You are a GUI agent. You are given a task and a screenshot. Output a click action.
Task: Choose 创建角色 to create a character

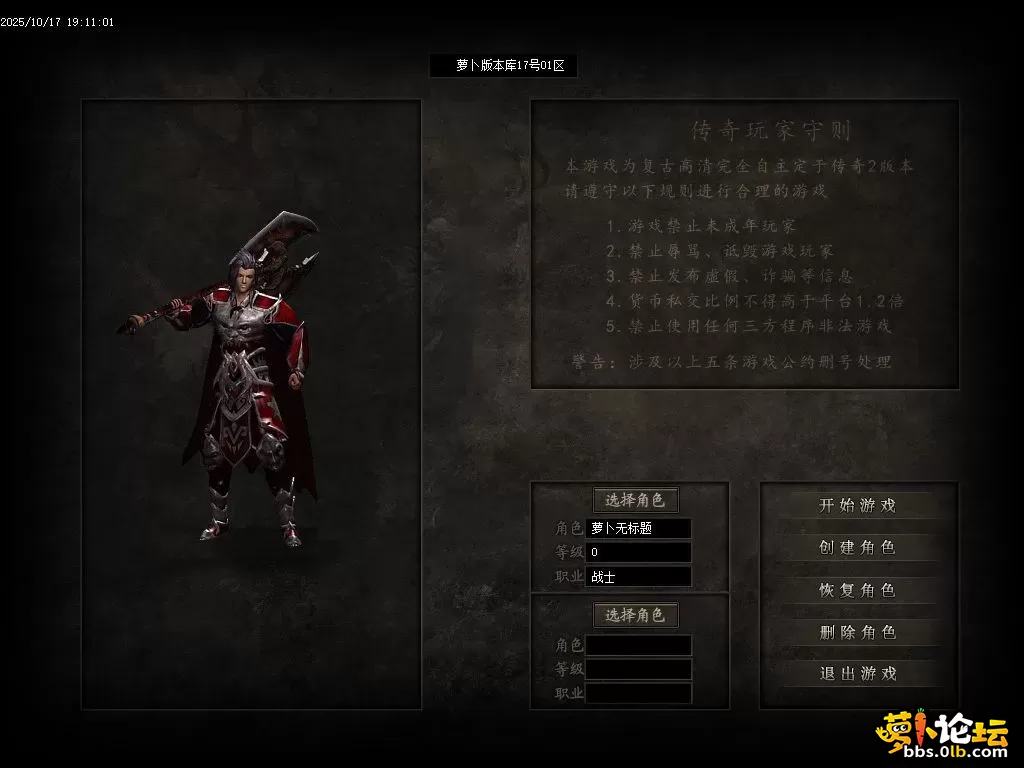tap(858, 548)
